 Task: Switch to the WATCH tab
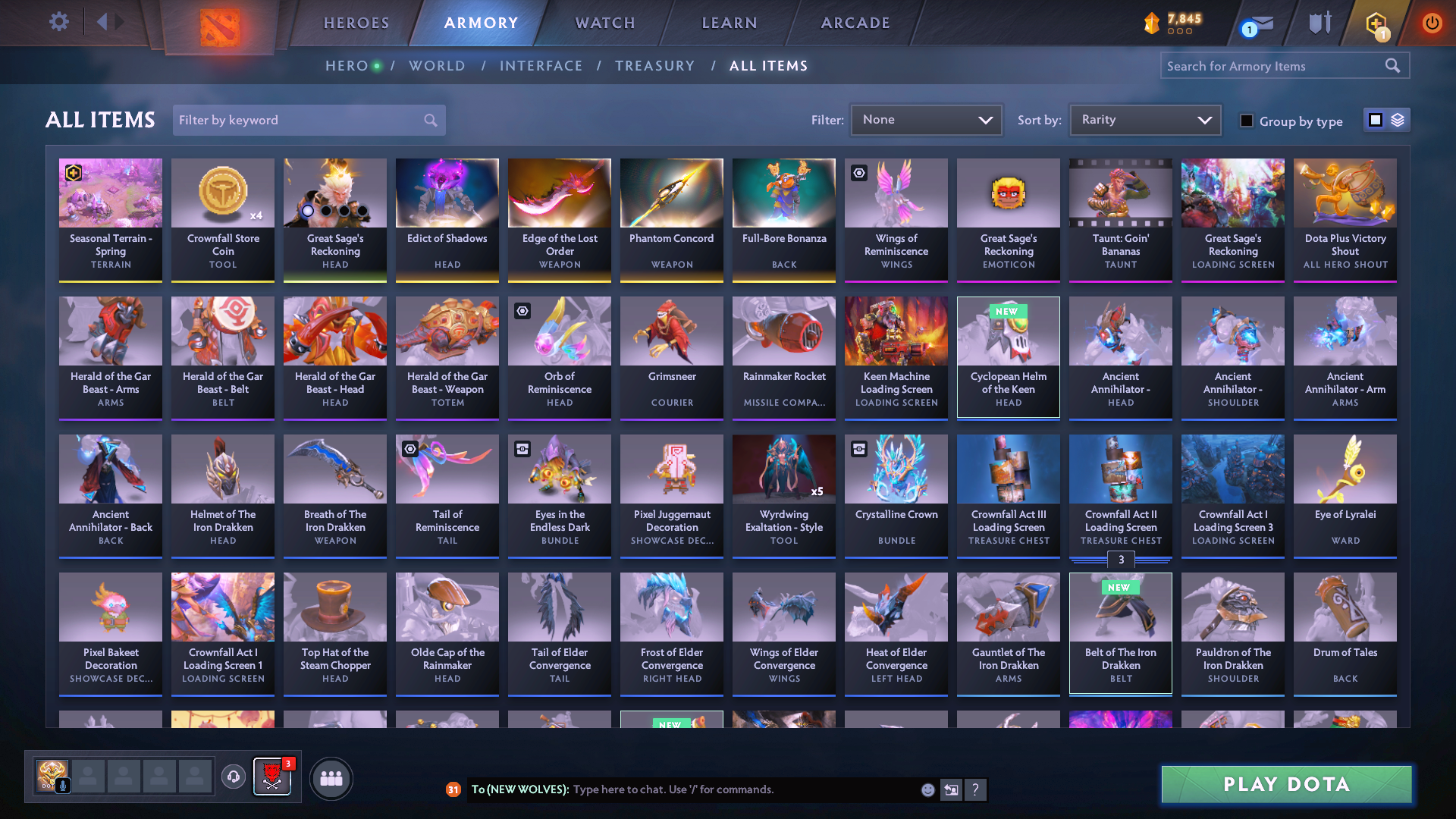(x=604, y=23)
